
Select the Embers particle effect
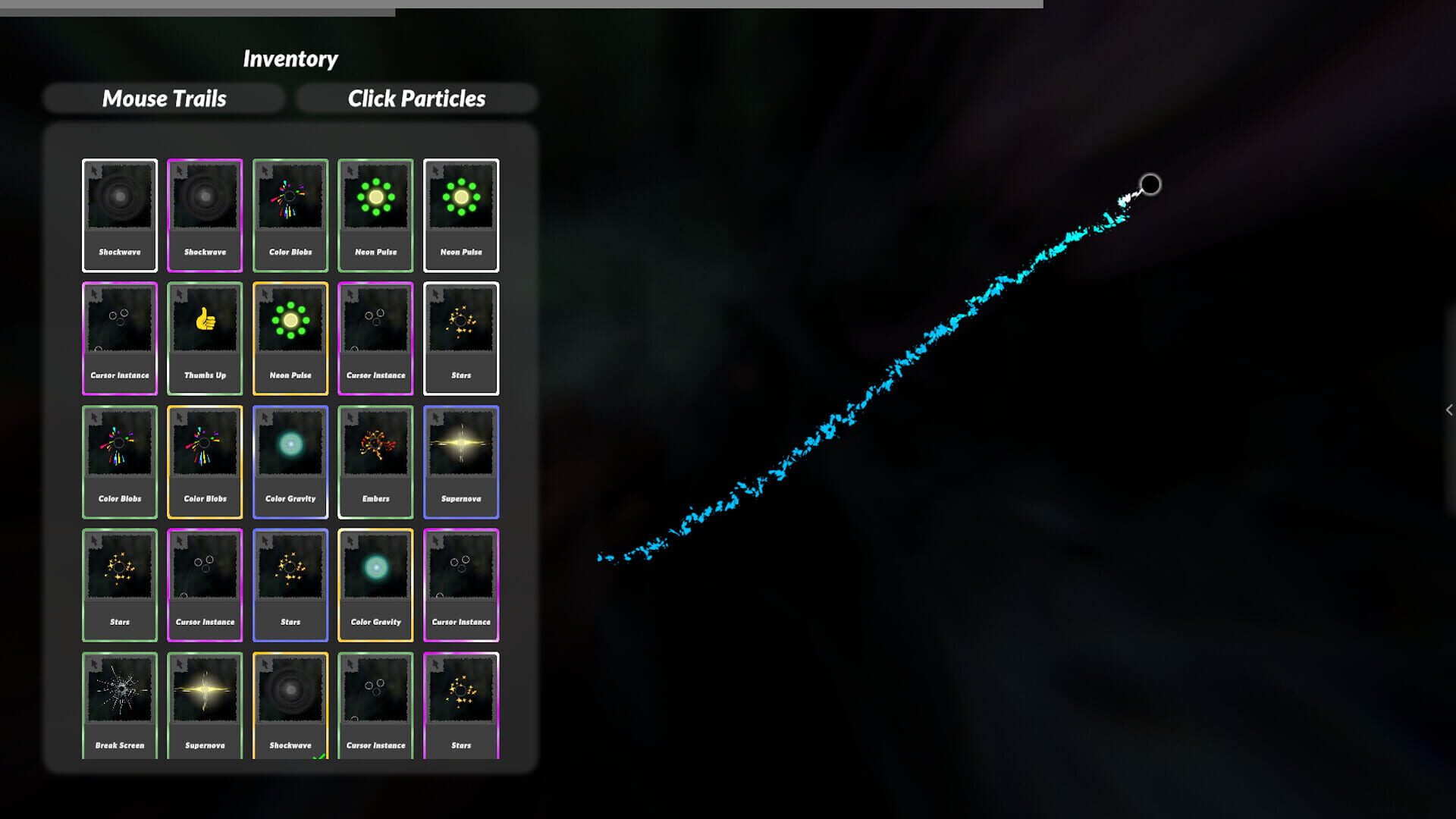coord(375,461)
